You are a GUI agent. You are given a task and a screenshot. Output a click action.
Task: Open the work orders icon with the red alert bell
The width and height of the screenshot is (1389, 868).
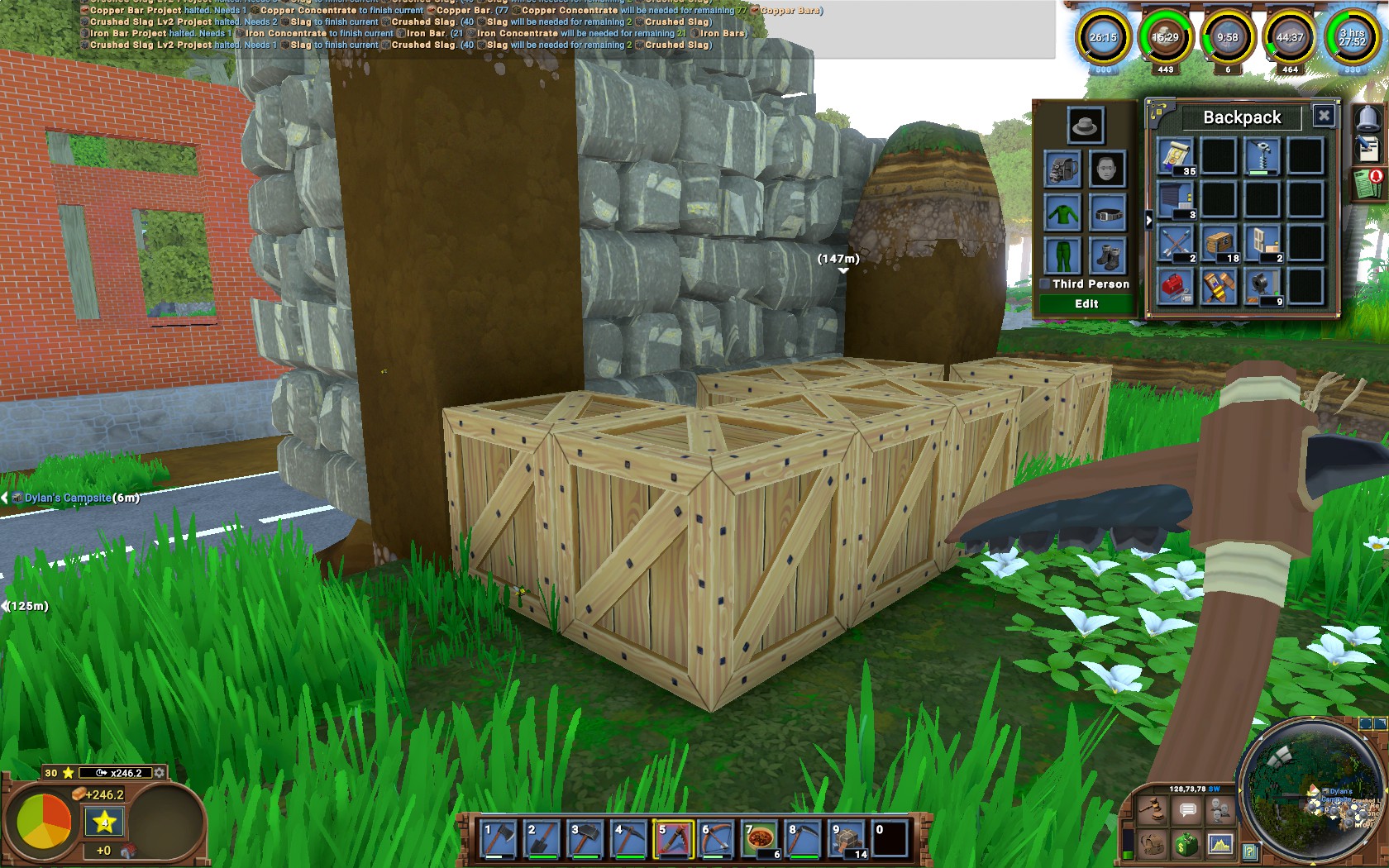1368,184
